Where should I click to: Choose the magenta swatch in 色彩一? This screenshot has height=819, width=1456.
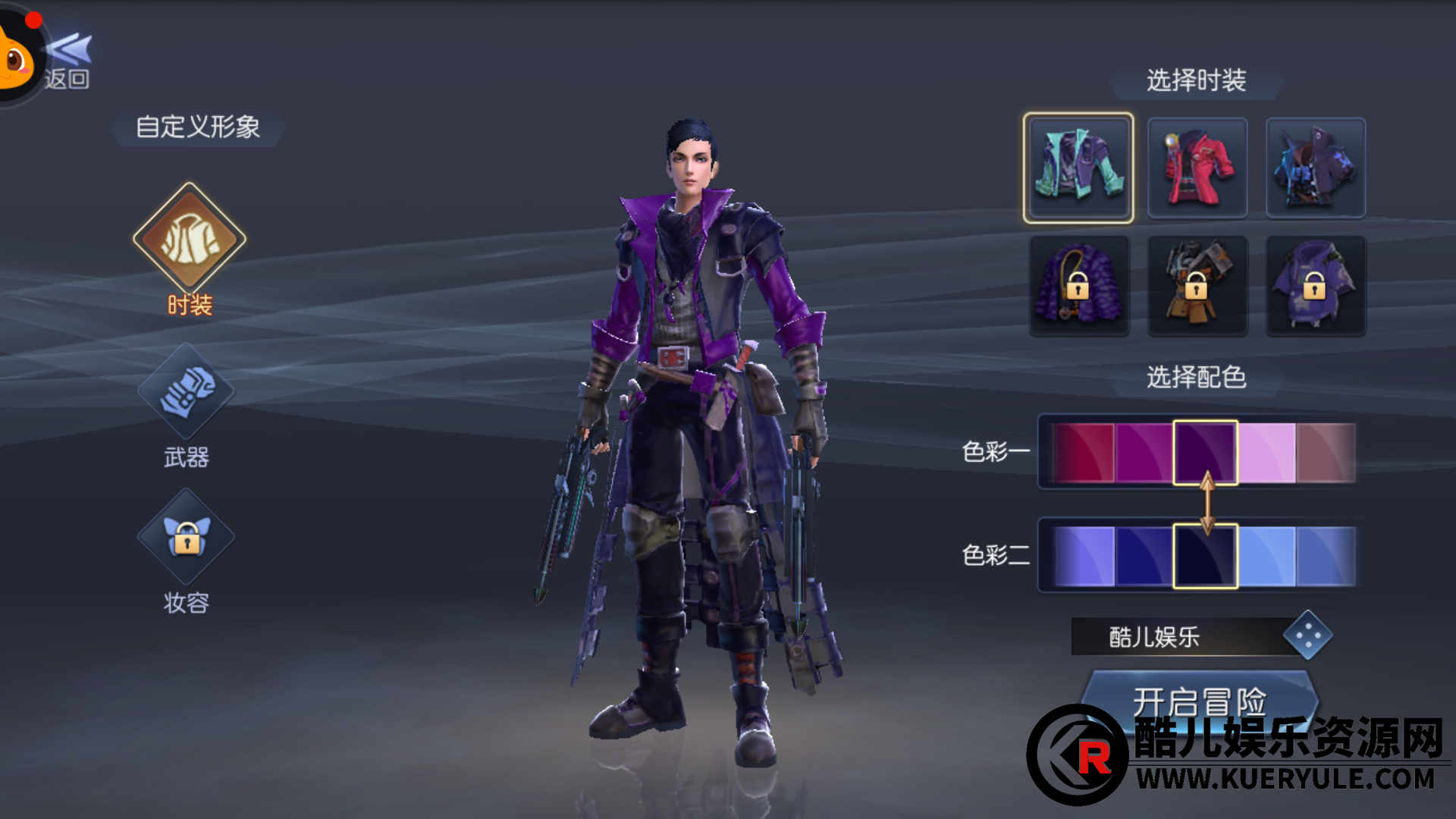click(x=1144, y=453)
